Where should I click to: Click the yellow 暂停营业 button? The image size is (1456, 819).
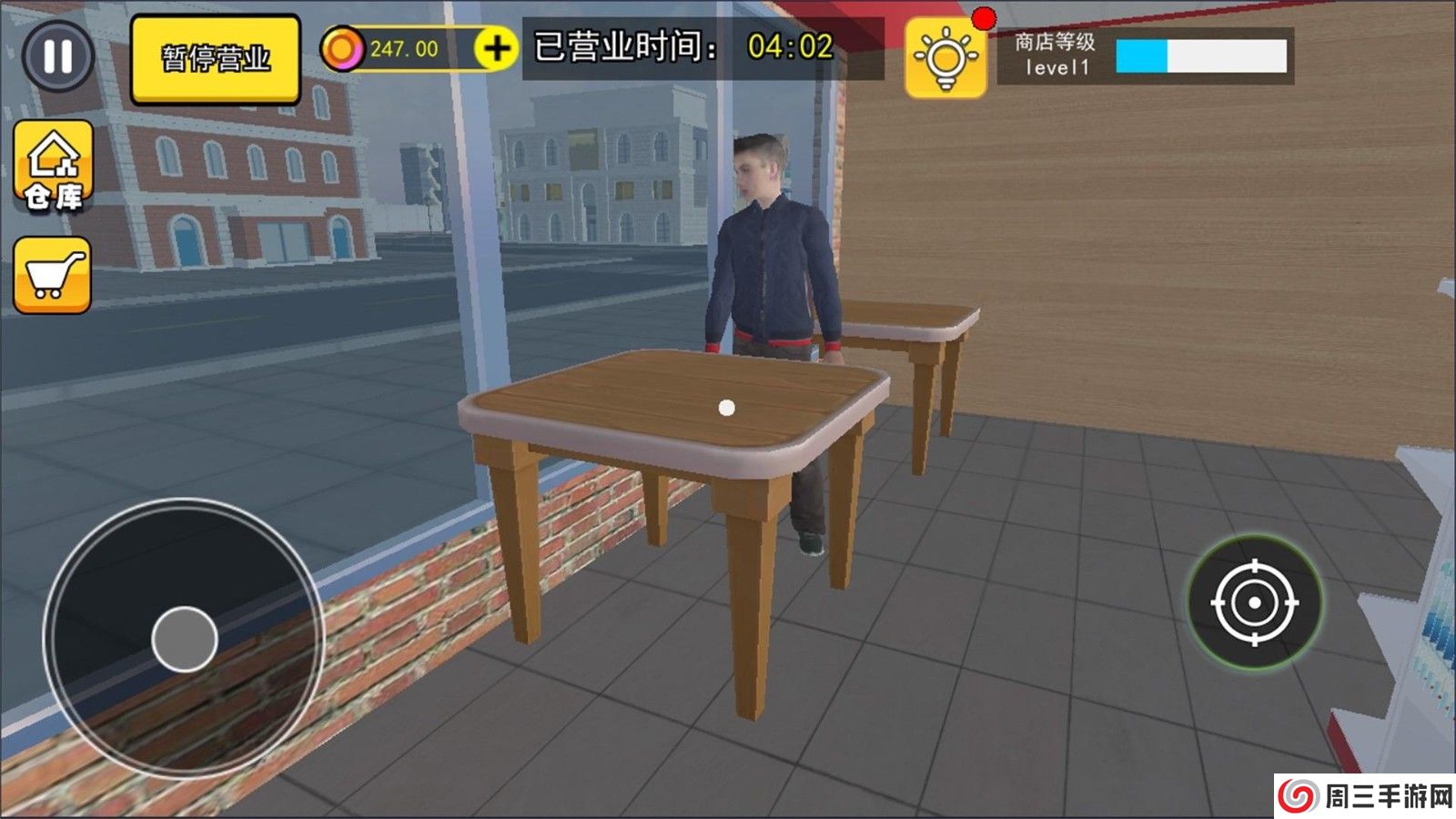coord(216,58)
